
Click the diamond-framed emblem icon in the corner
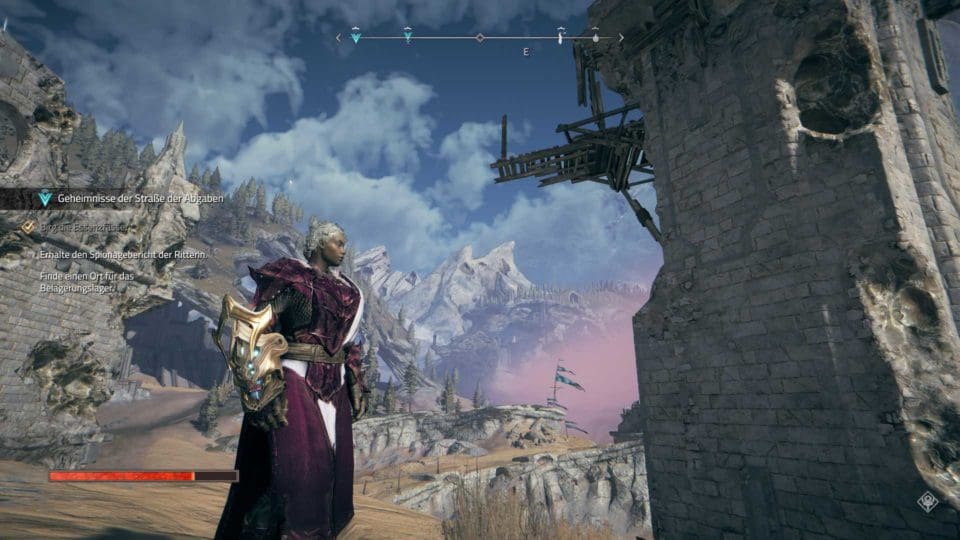click(928, 502)
